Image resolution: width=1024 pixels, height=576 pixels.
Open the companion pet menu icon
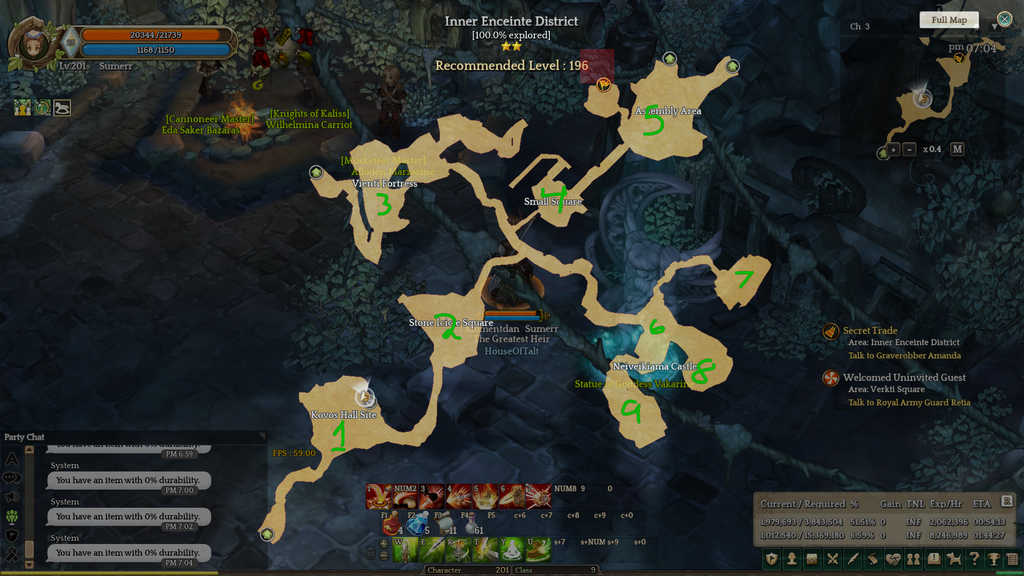[x=954, y=559]
